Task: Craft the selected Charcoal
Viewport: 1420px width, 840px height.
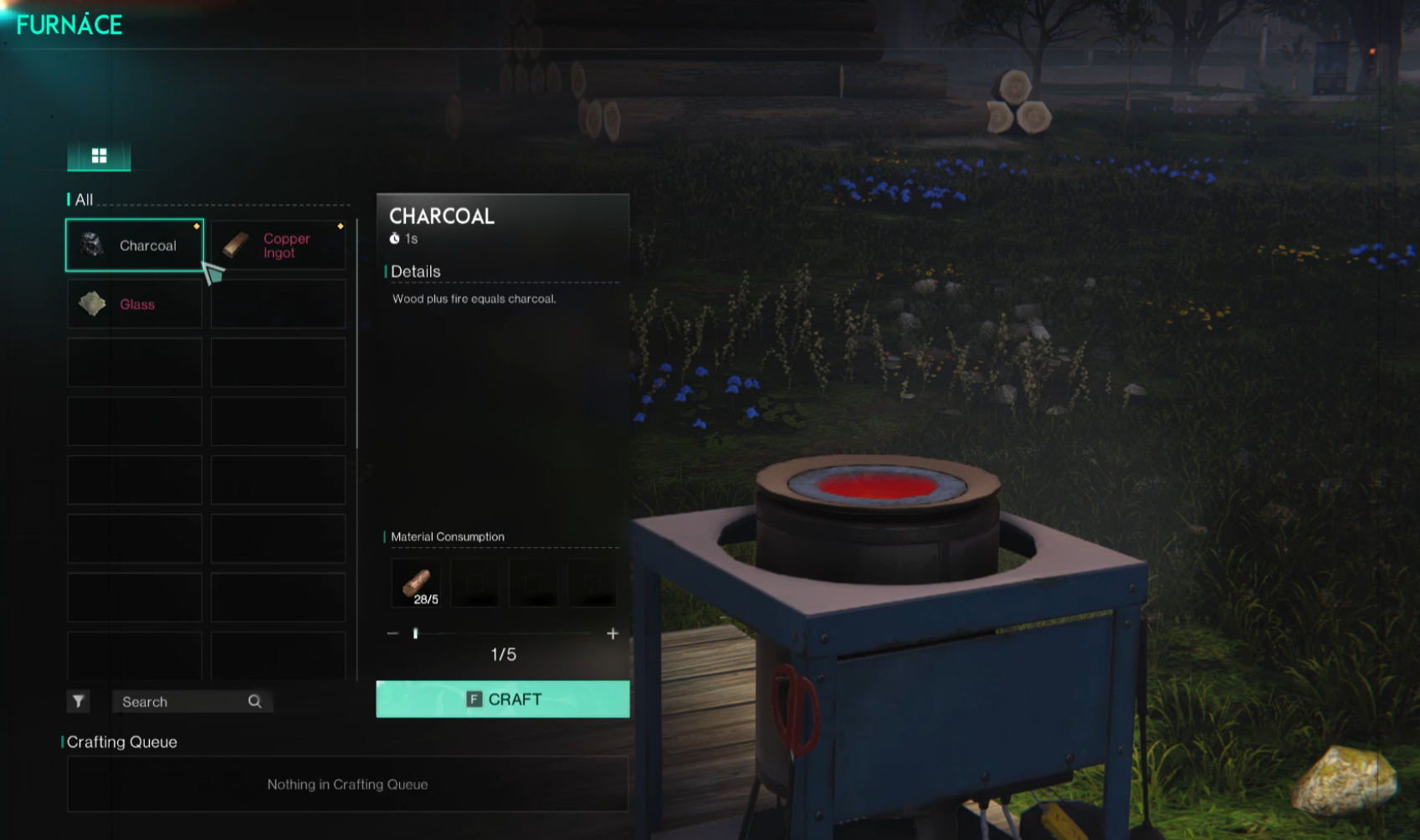Action: pyautogui.click(x=502, y=699)
